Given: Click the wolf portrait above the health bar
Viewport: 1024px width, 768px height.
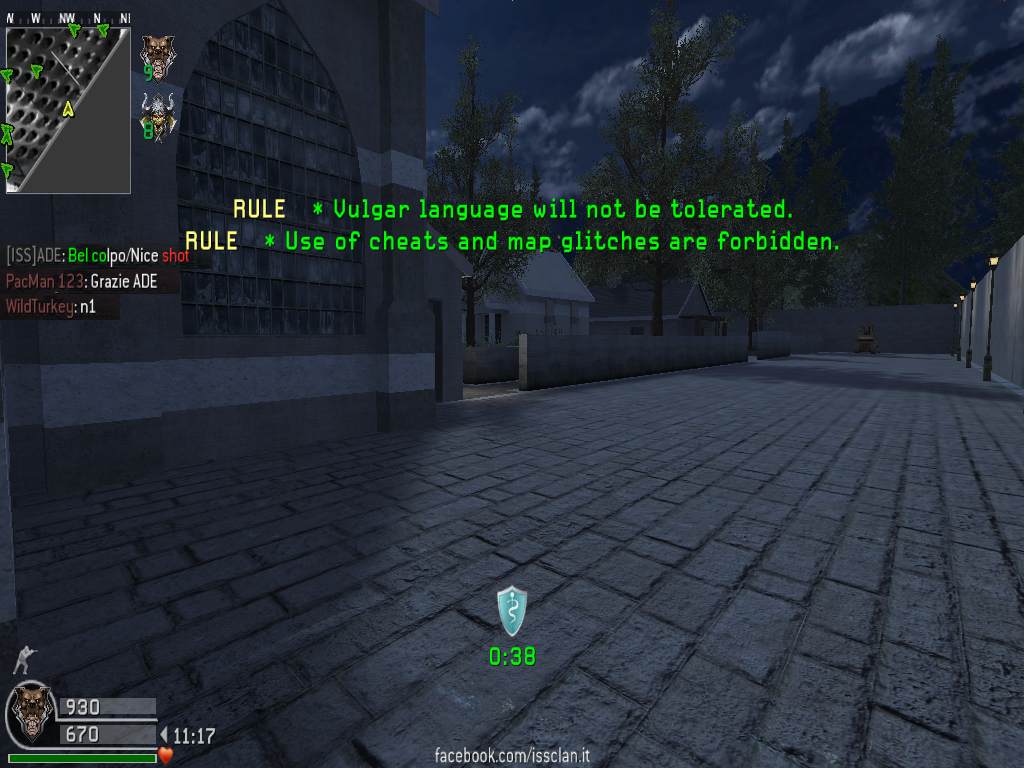Looking at the screenshot, I should coord(30,712).
